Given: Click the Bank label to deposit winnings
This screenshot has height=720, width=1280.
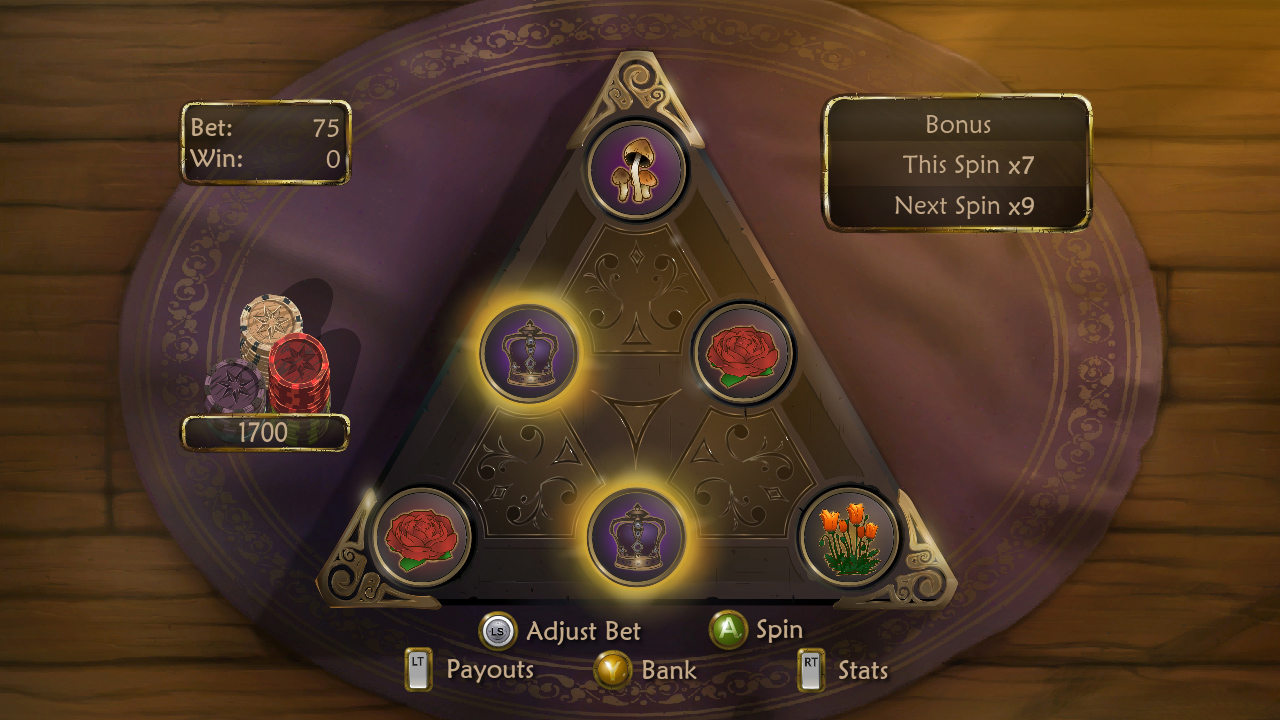Looking at the screenshot, I should 668,670.
